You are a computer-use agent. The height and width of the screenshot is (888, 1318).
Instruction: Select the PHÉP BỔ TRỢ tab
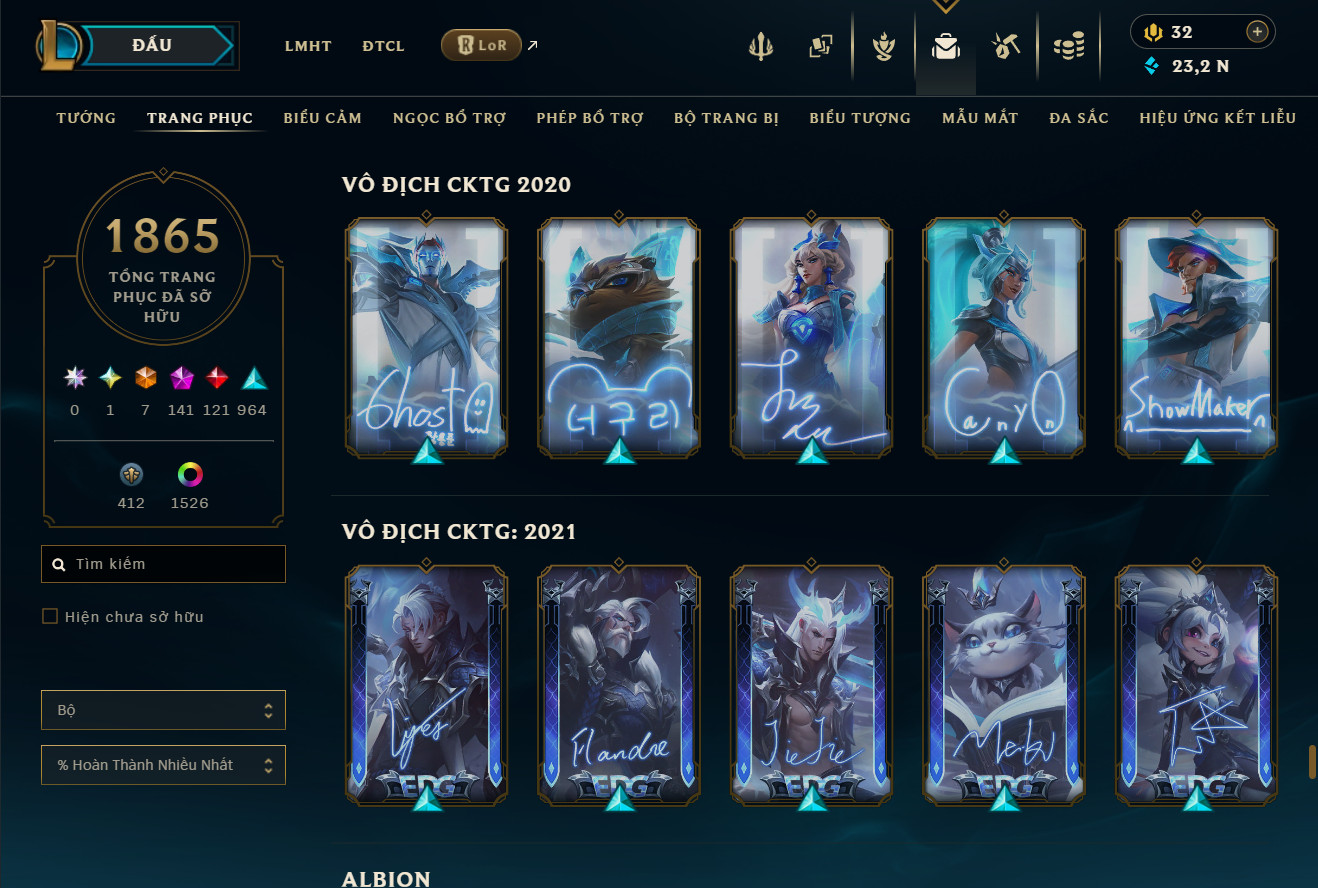click(590, 118)
